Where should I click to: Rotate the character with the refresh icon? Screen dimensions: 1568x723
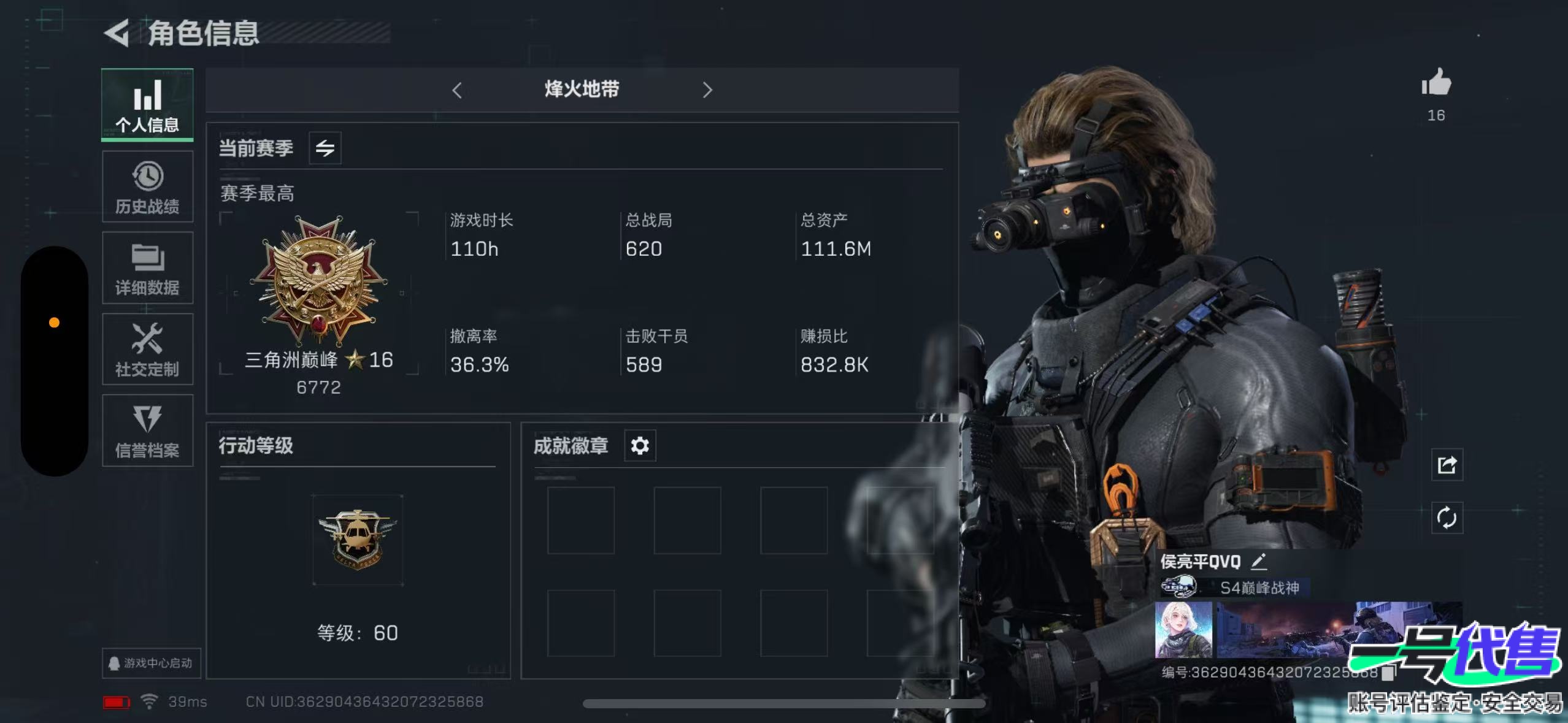(x=1447, y=518)
